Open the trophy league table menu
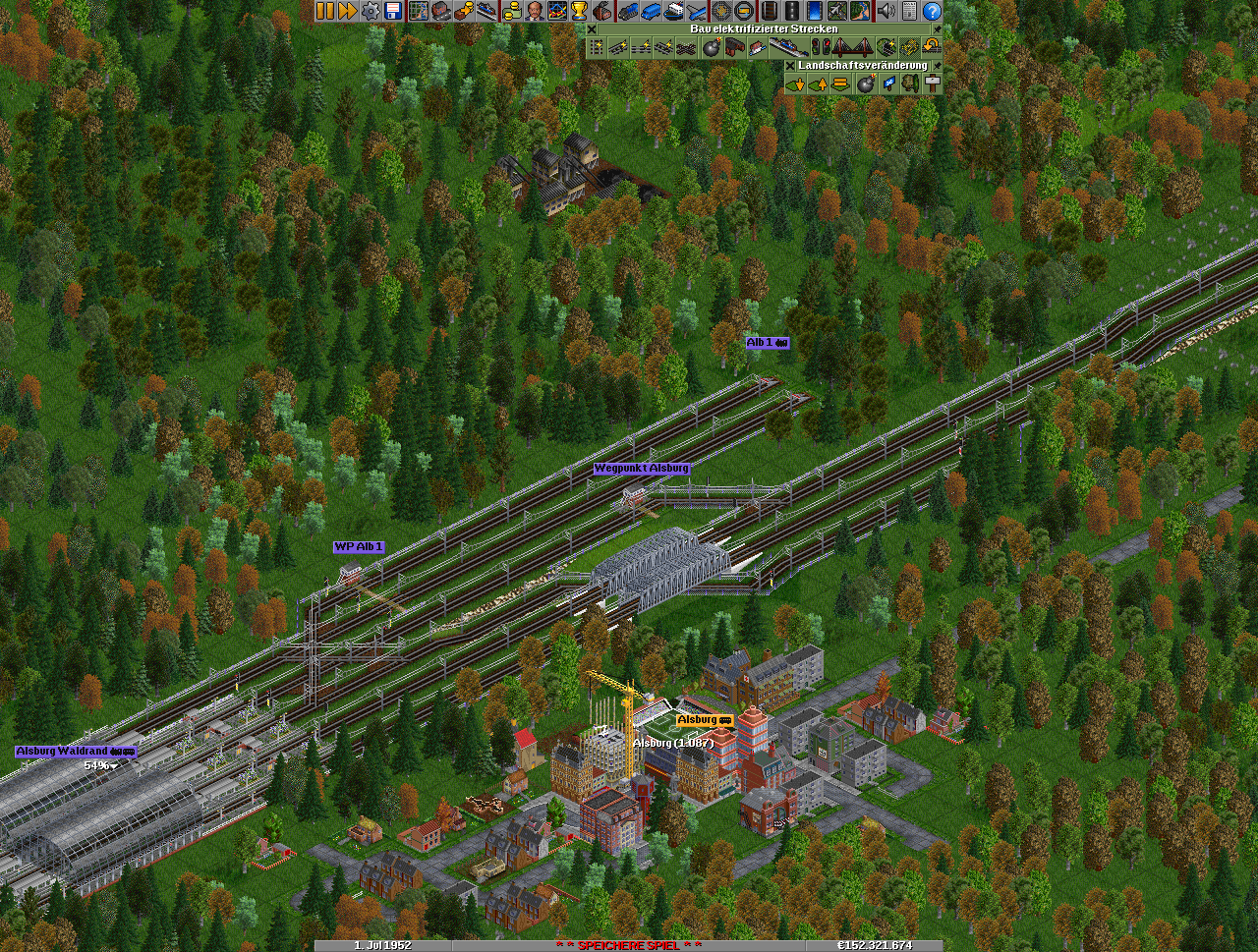Viewport: 1258px width, 952px height. (579, 11)
